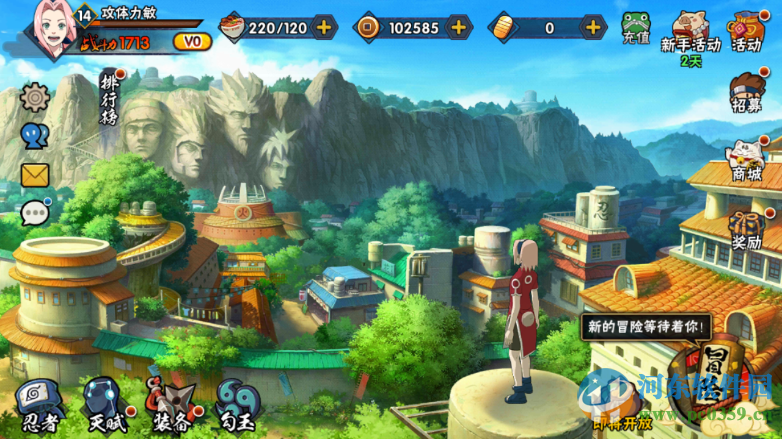Open the 奖励 rewards icon

pos(746,229)
